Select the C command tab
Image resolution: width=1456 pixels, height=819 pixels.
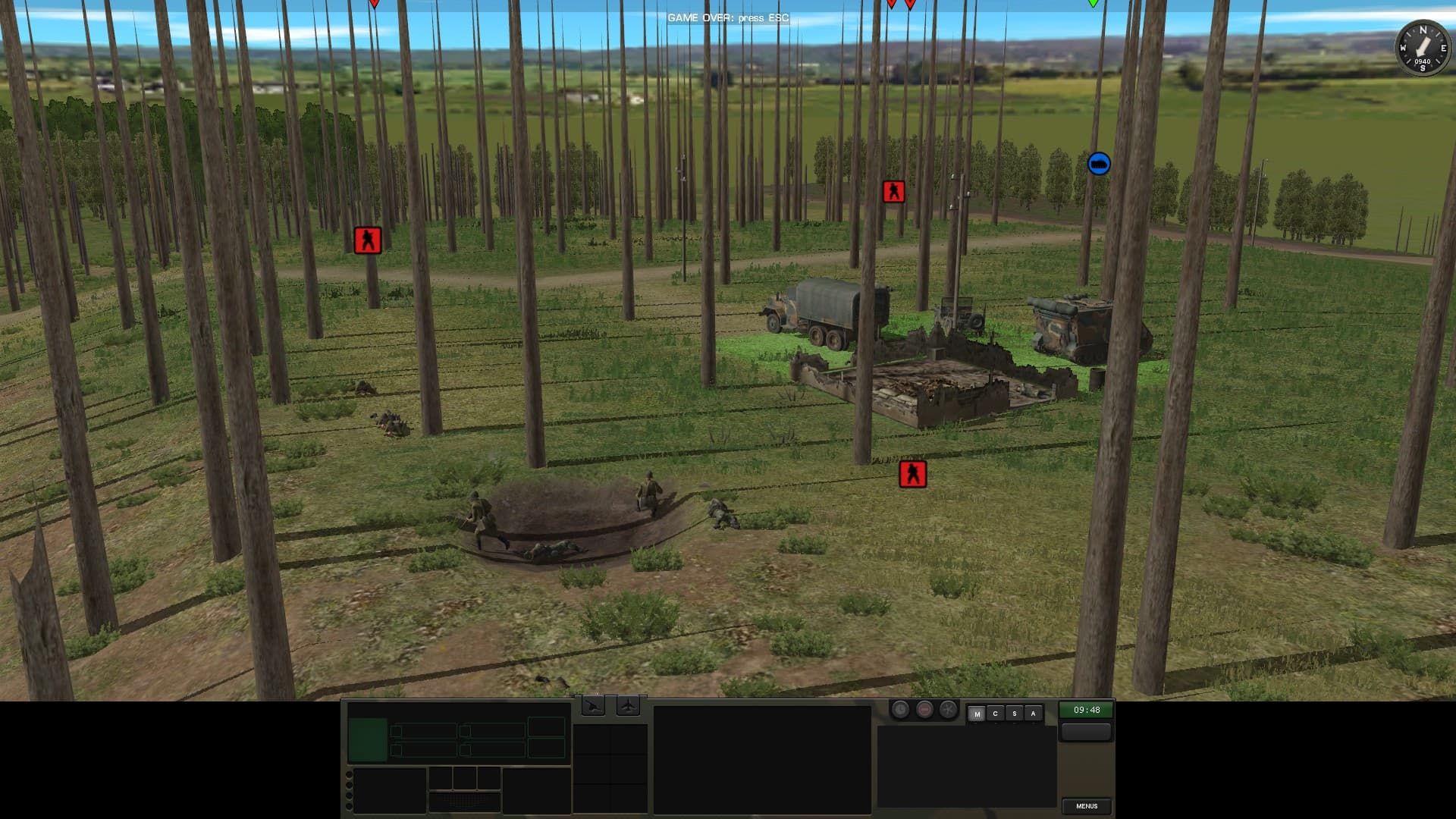(x=995, y=714)
